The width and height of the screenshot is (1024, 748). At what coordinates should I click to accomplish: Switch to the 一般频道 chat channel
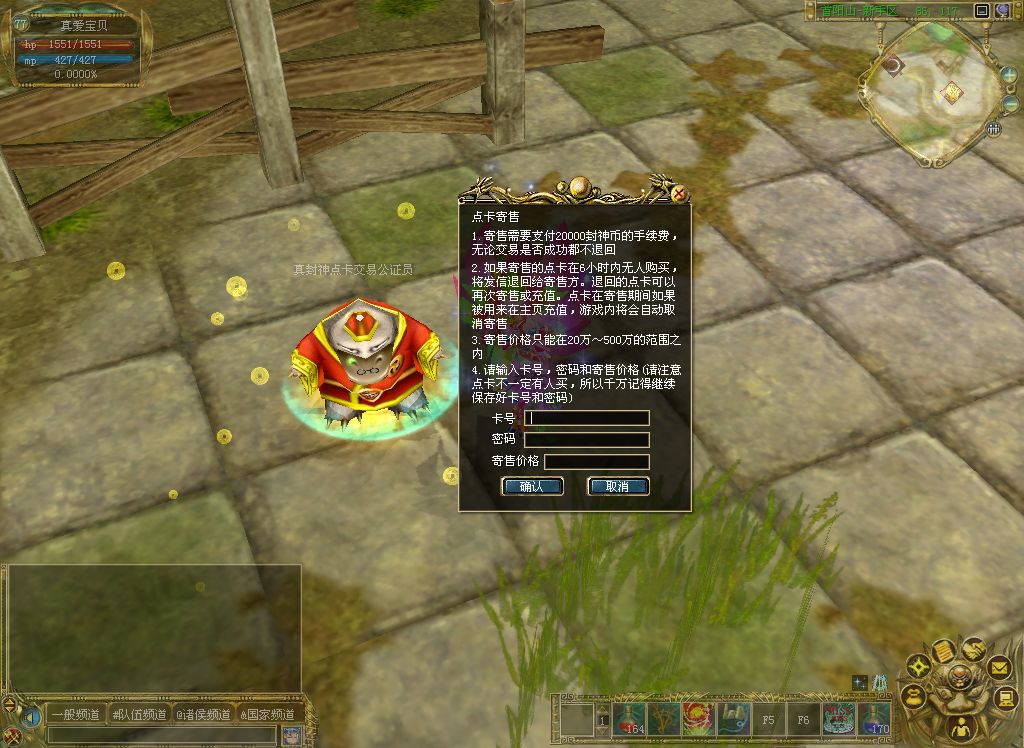point(76,714)
